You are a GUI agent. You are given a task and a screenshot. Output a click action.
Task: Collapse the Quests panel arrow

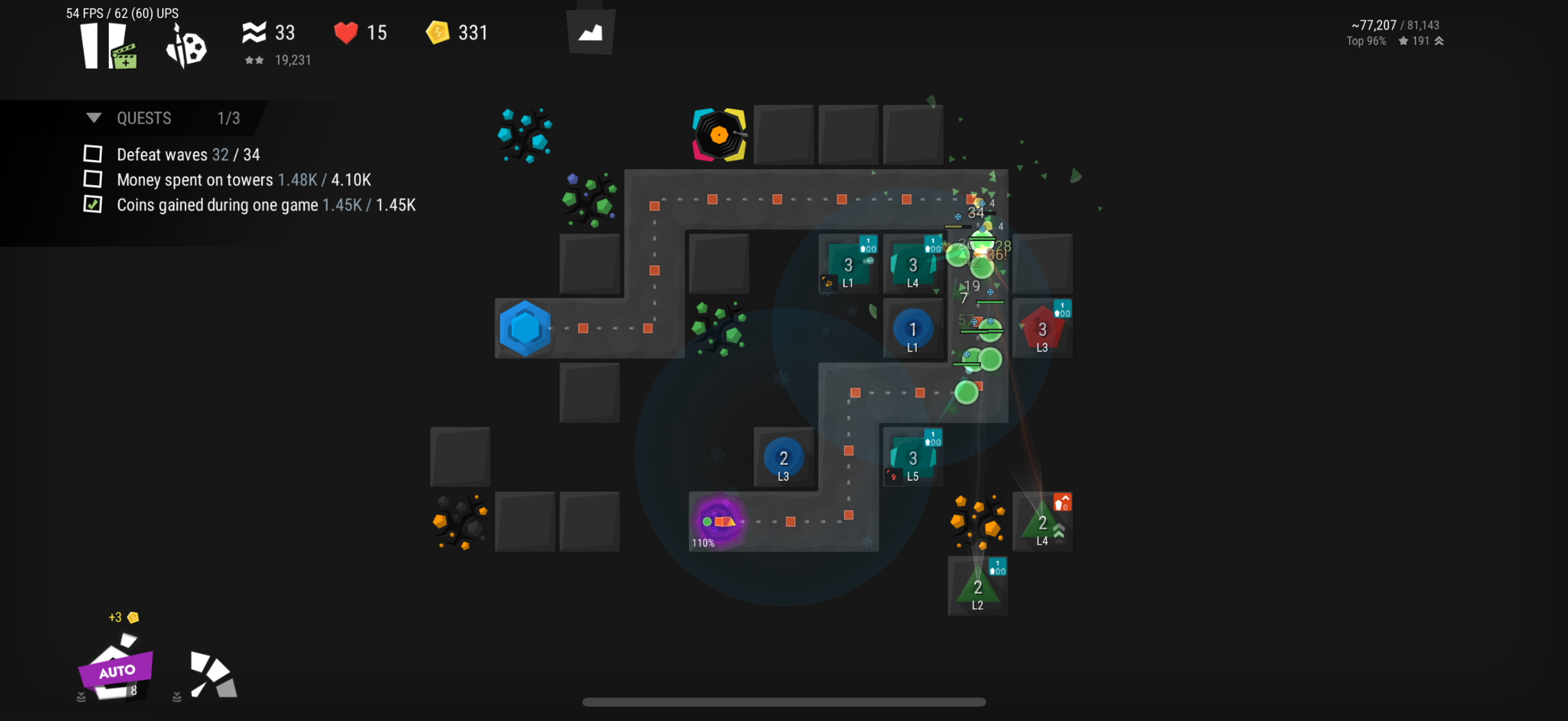click(94, 117)
